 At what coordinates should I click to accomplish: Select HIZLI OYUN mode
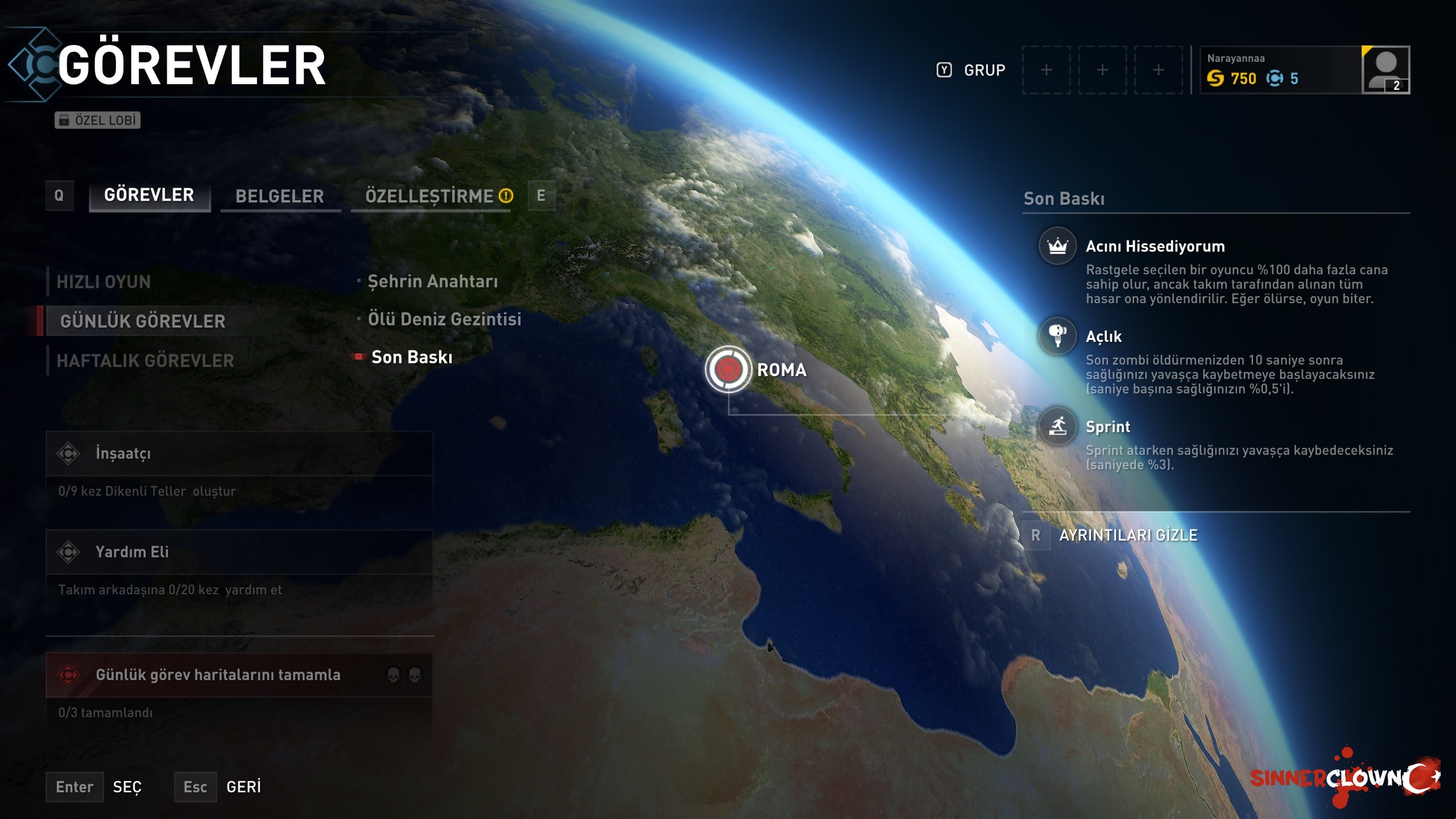(104, 282)
